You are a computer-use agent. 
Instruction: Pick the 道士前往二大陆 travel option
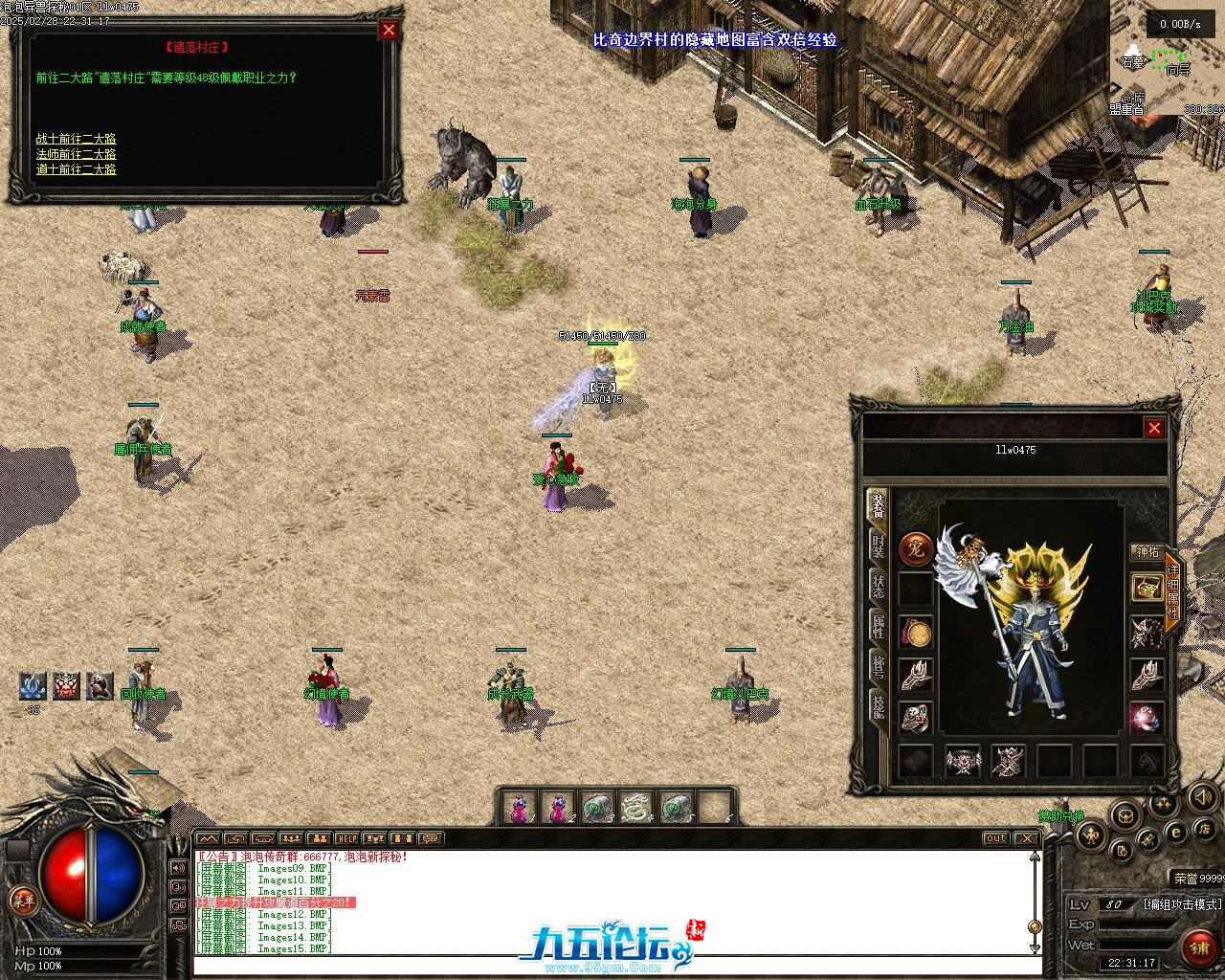77,169
